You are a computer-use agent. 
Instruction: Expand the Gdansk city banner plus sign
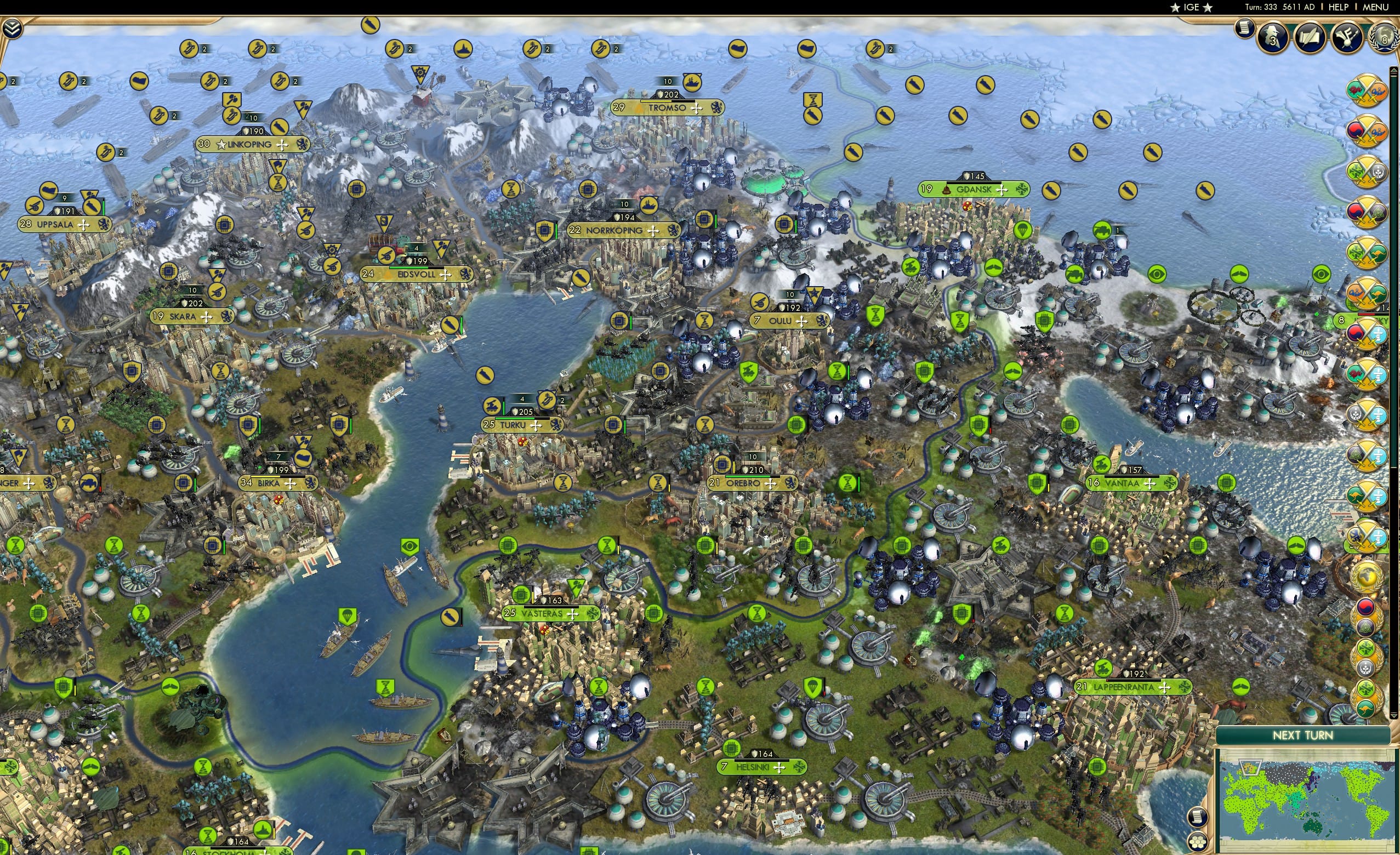pos(1002,190)
